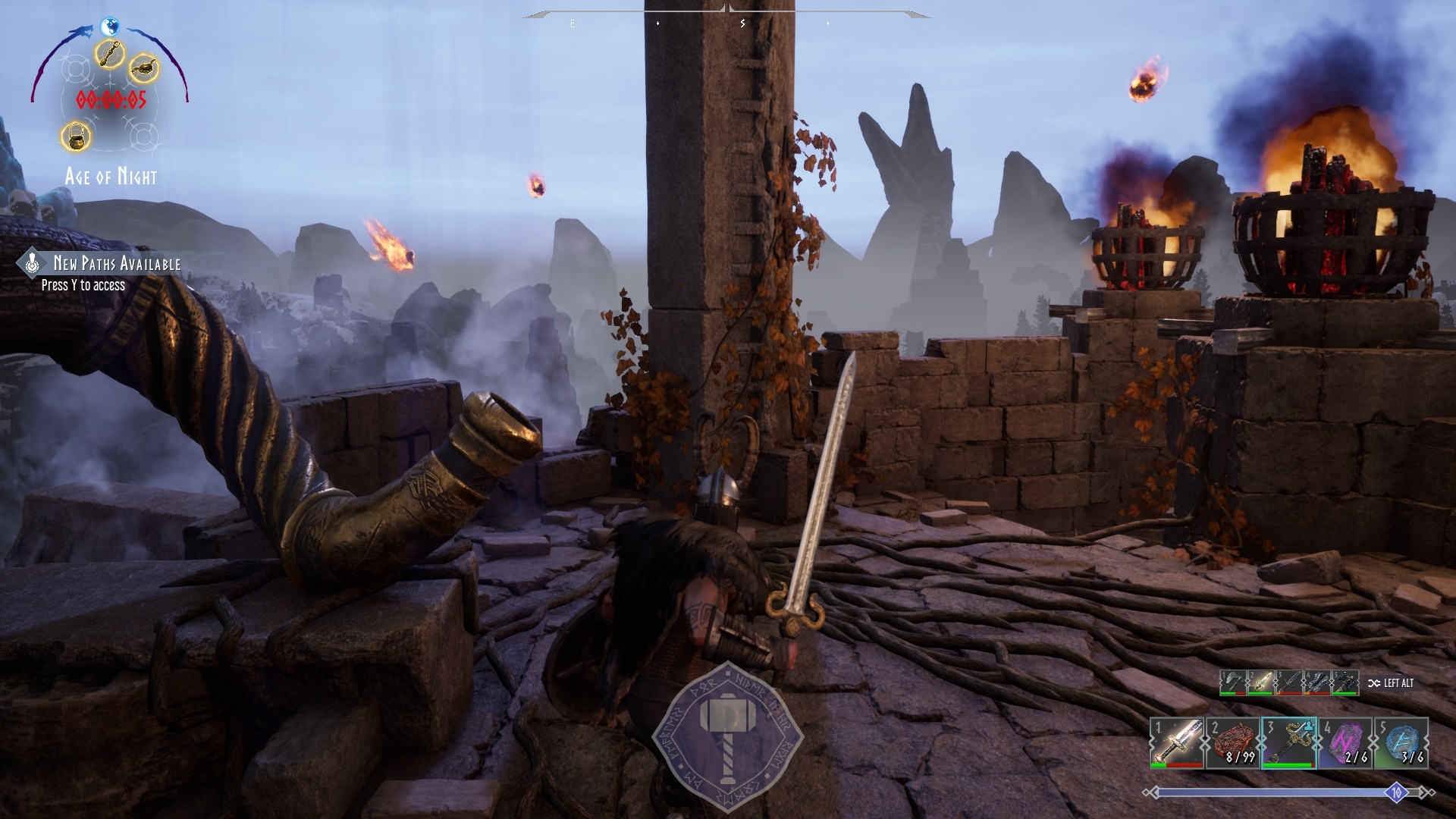Viewport: 1456px width, 819px height.
Task: Click the blue globe world icon
Action: [110, 26]
